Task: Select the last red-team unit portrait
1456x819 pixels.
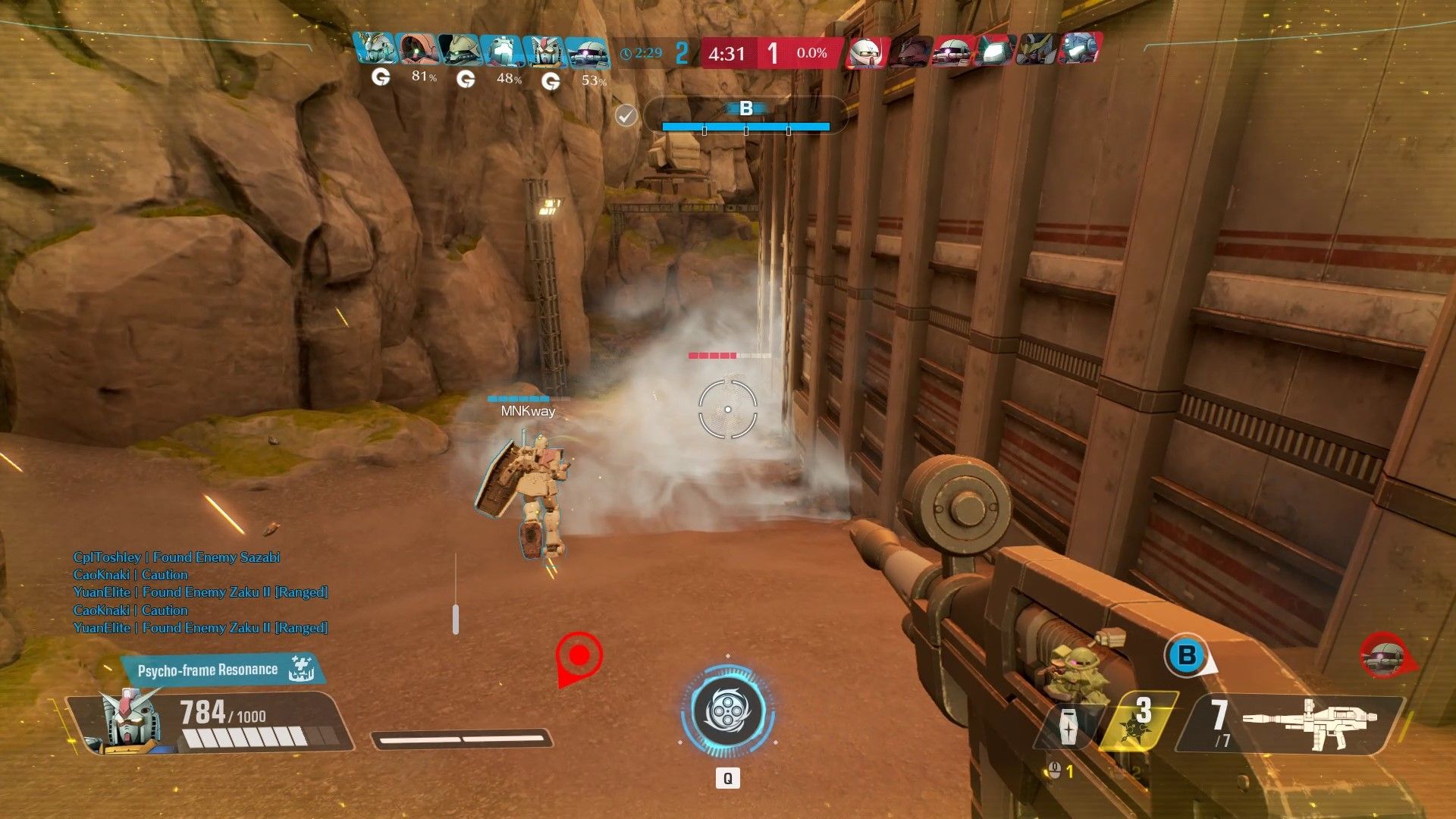Action: pyautogui.click(x=1080, y=49)
